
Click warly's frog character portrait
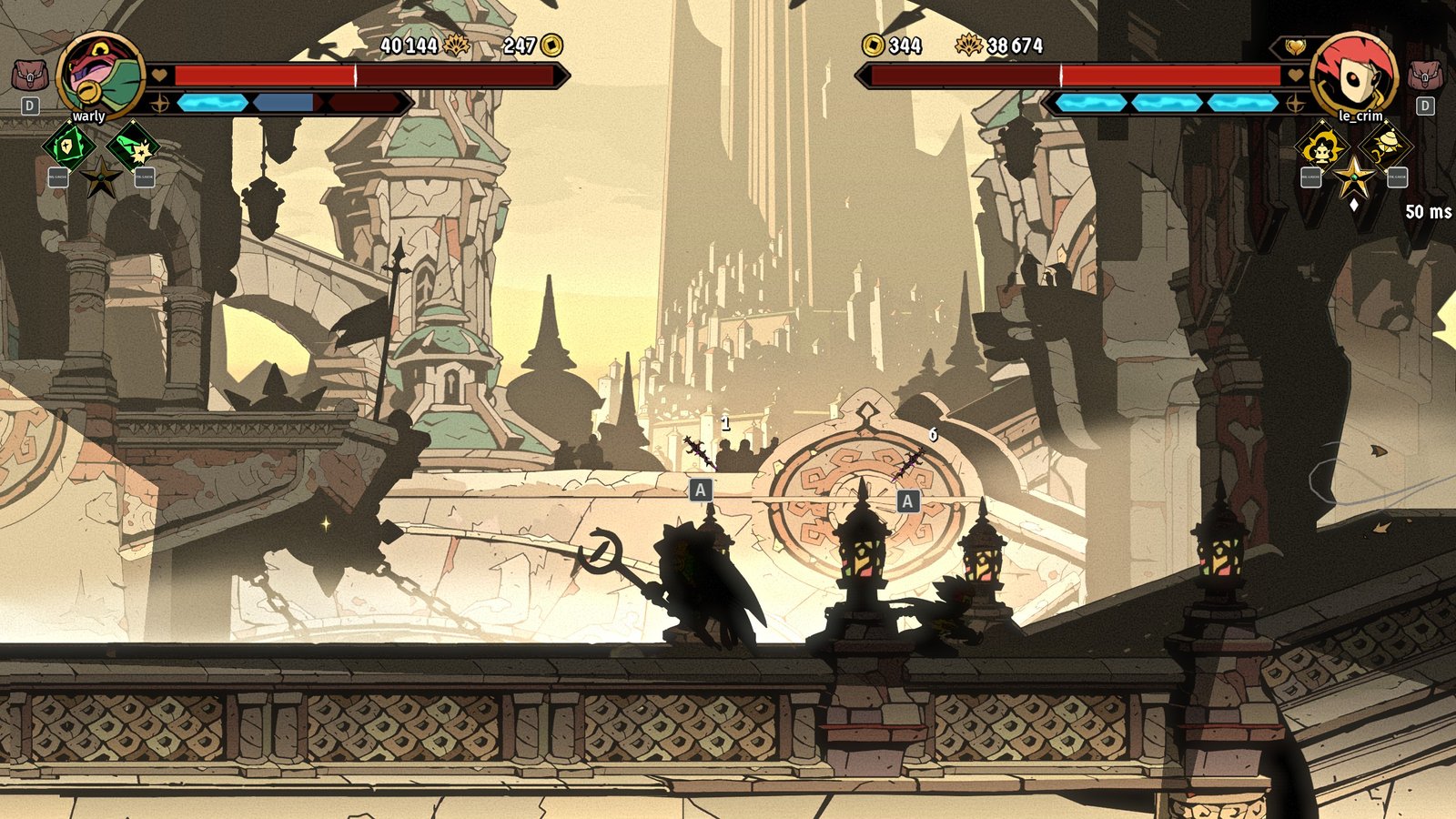pos(100,75)
